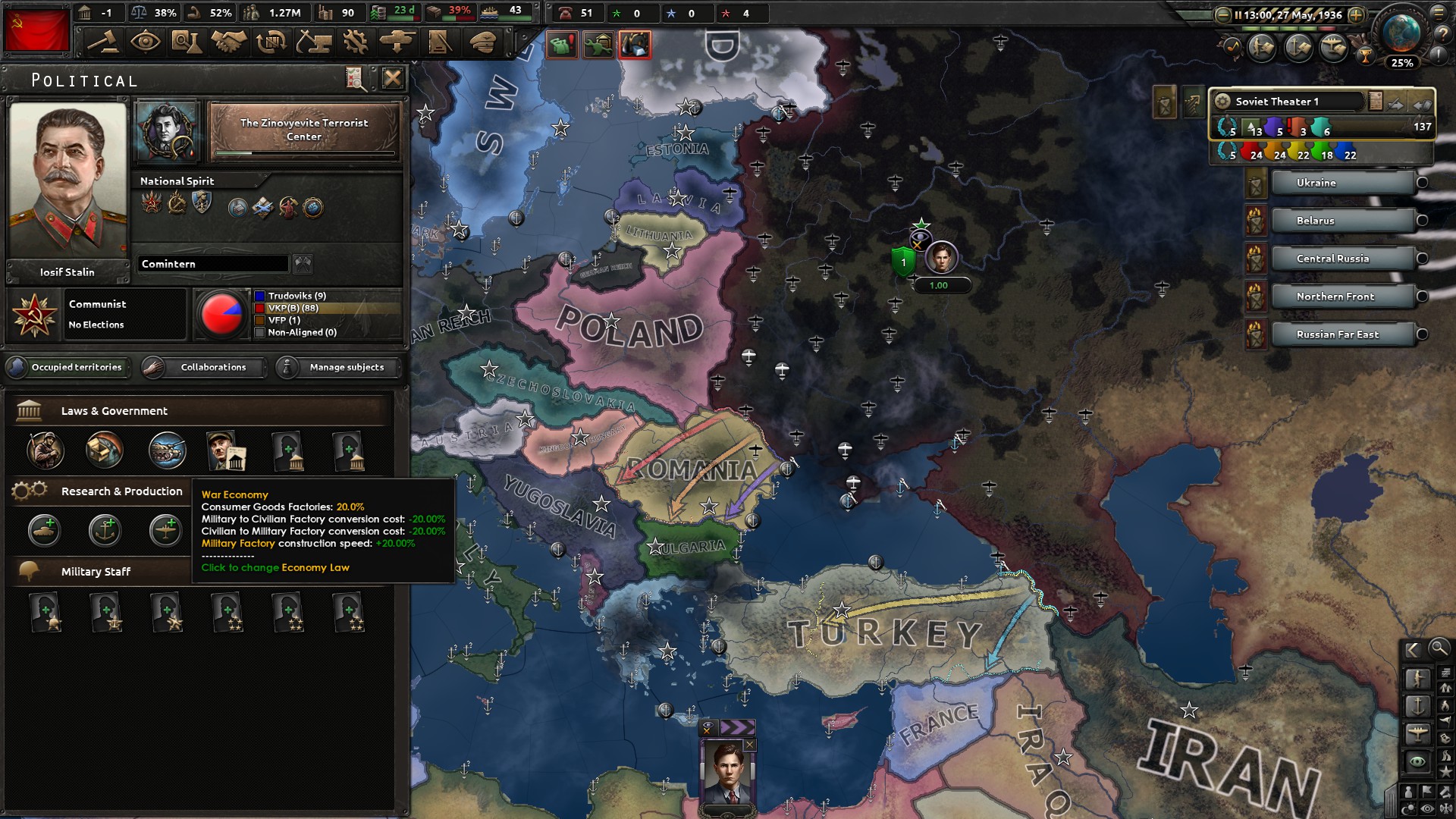The height and width of the screenshot is (819, 1456).
Task: Open the intelligence agency eye icon
Action: pyautogui.click(x=146, y=43)
